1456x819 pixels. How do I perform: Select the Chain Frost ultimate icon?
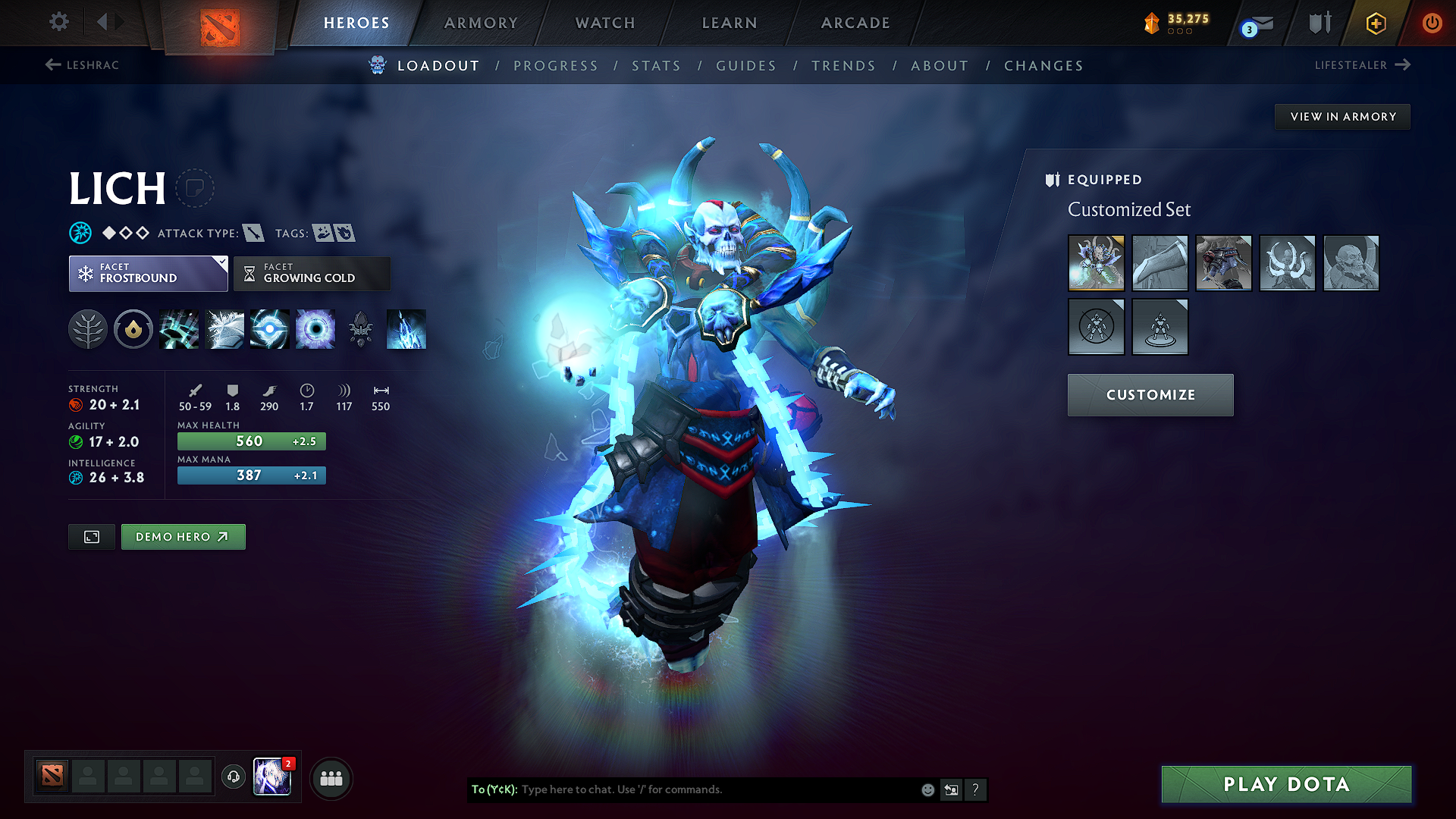[x=406, y=328]
